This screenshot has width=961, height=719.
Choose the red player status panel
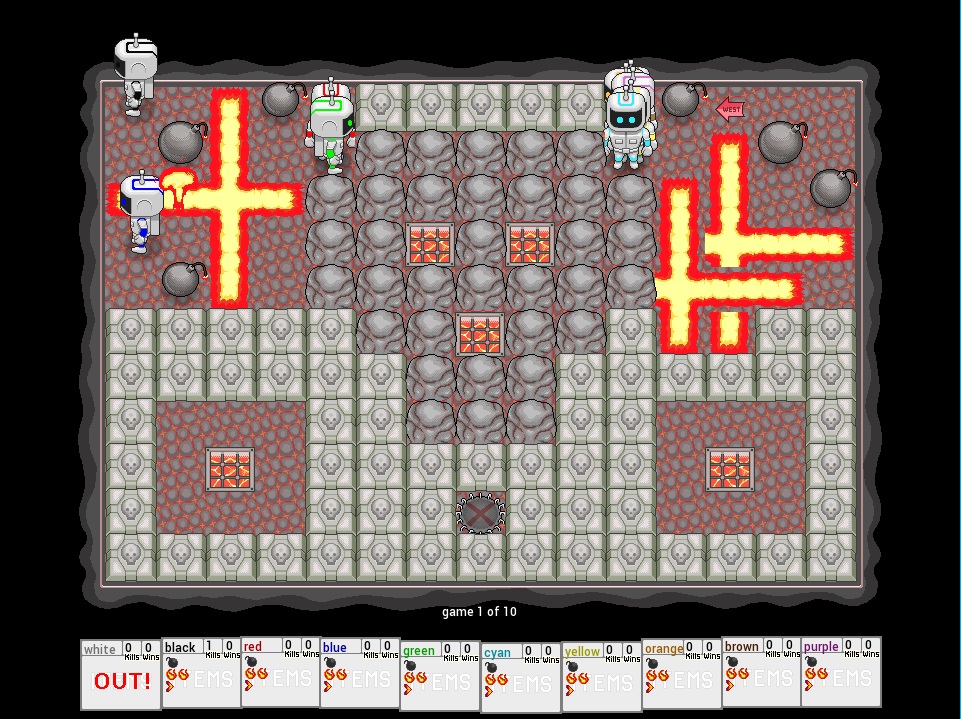281,673
